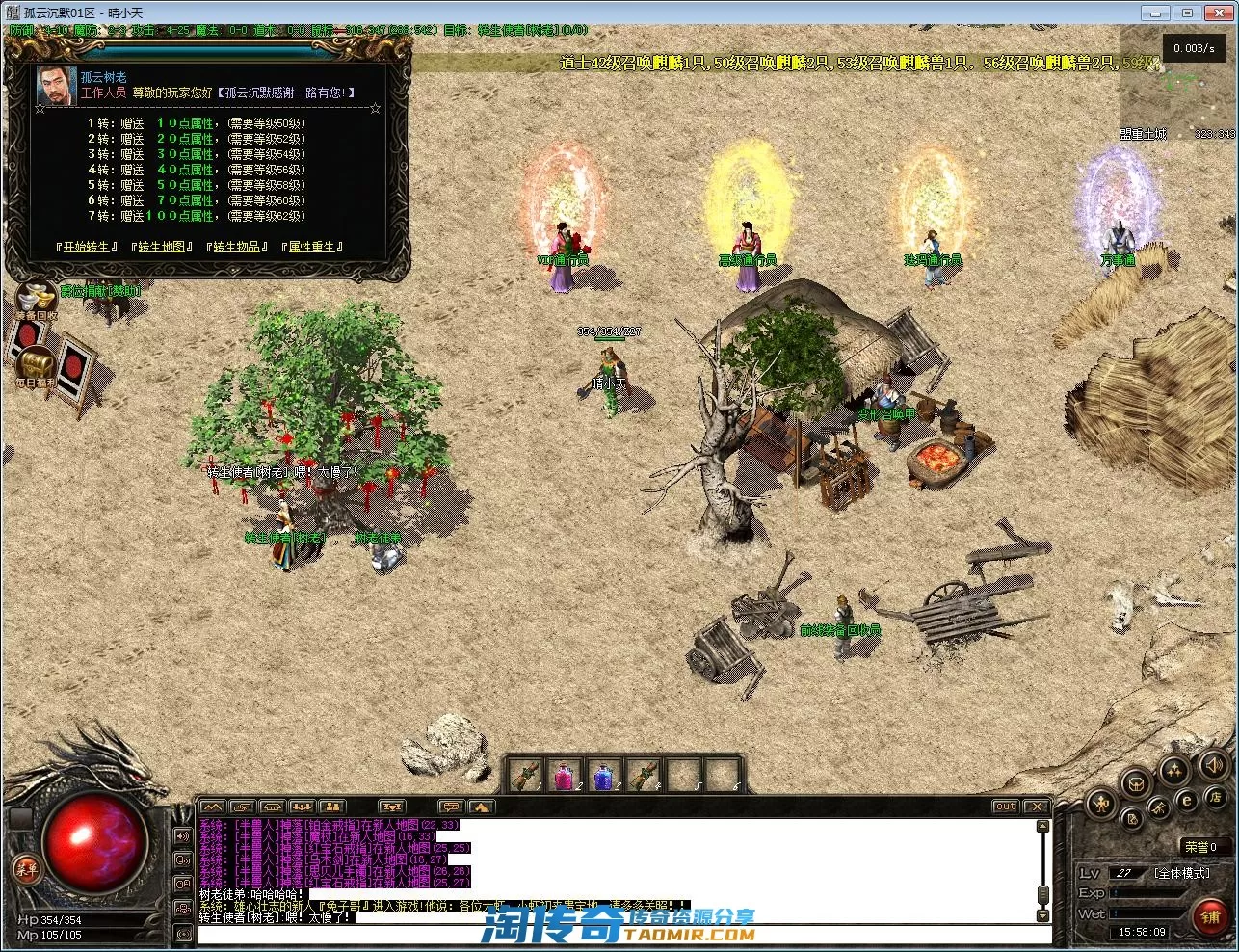Open the 装备回收 ingot icon

[x=37, y=299]
